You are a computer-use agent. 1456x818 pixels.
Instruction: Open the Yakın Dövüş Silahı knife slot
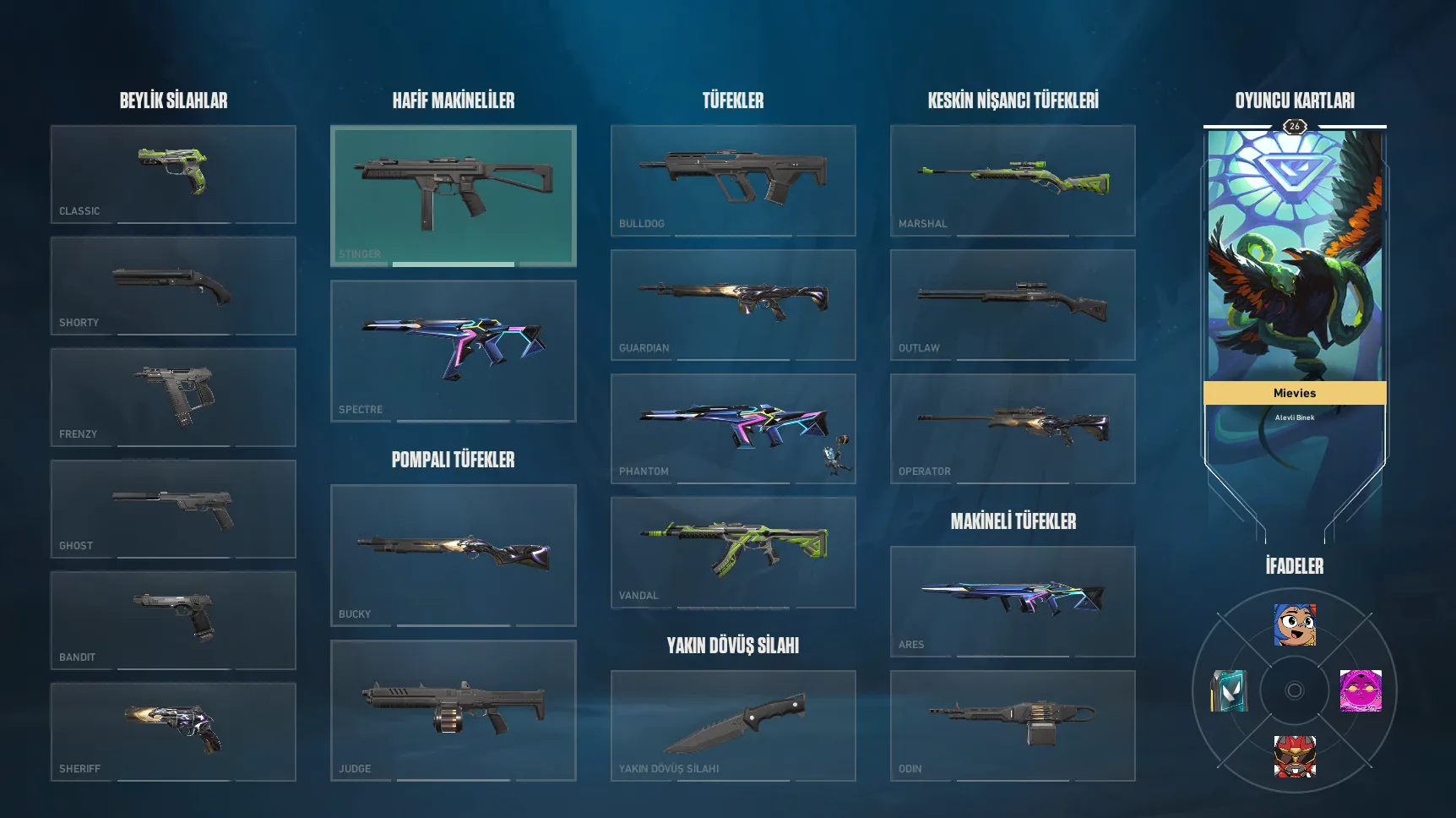point(733,725)
